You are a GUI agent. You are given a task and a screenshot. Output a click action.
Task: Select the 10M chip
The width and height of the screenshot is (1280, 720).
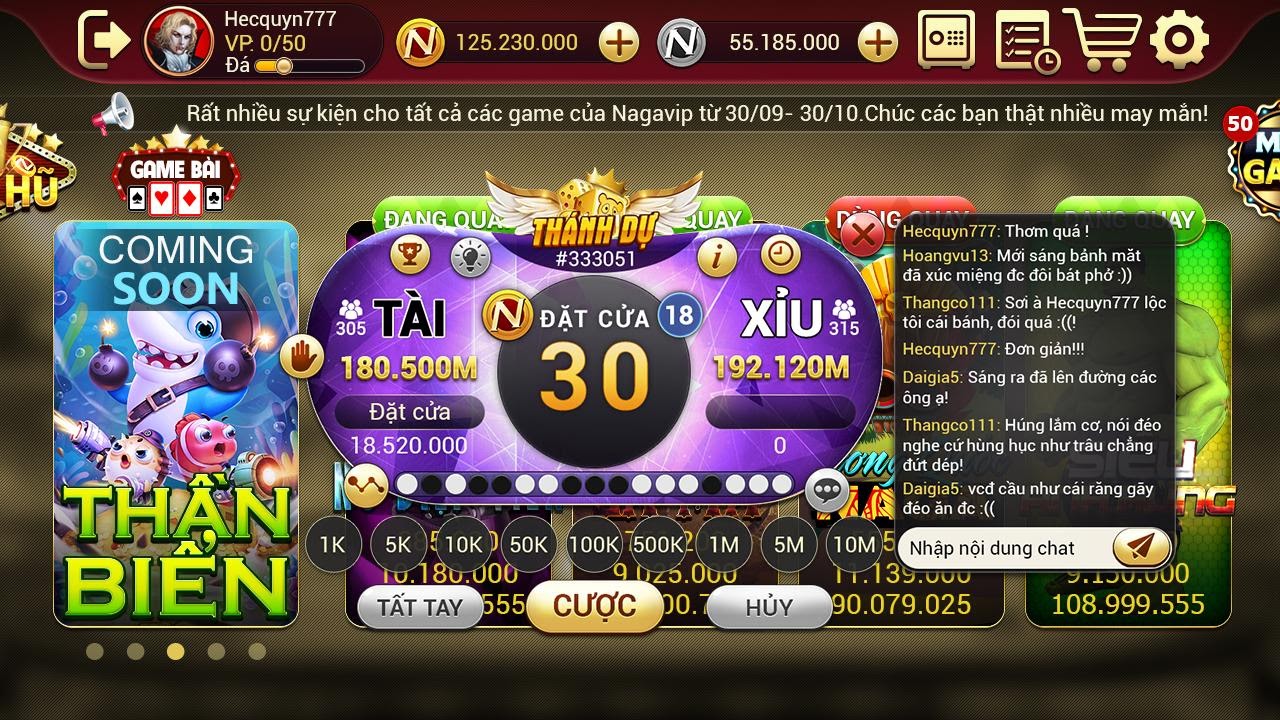(x=854, y=545)
